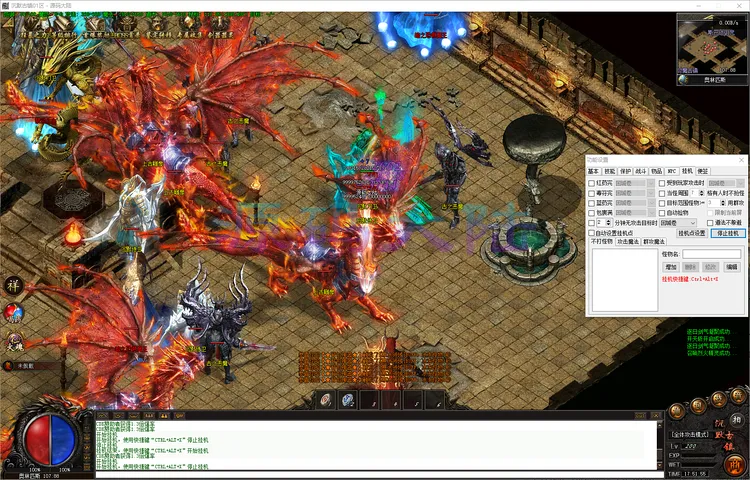Click the 编辑 button

pyautogui.click(x=732, y=267)
